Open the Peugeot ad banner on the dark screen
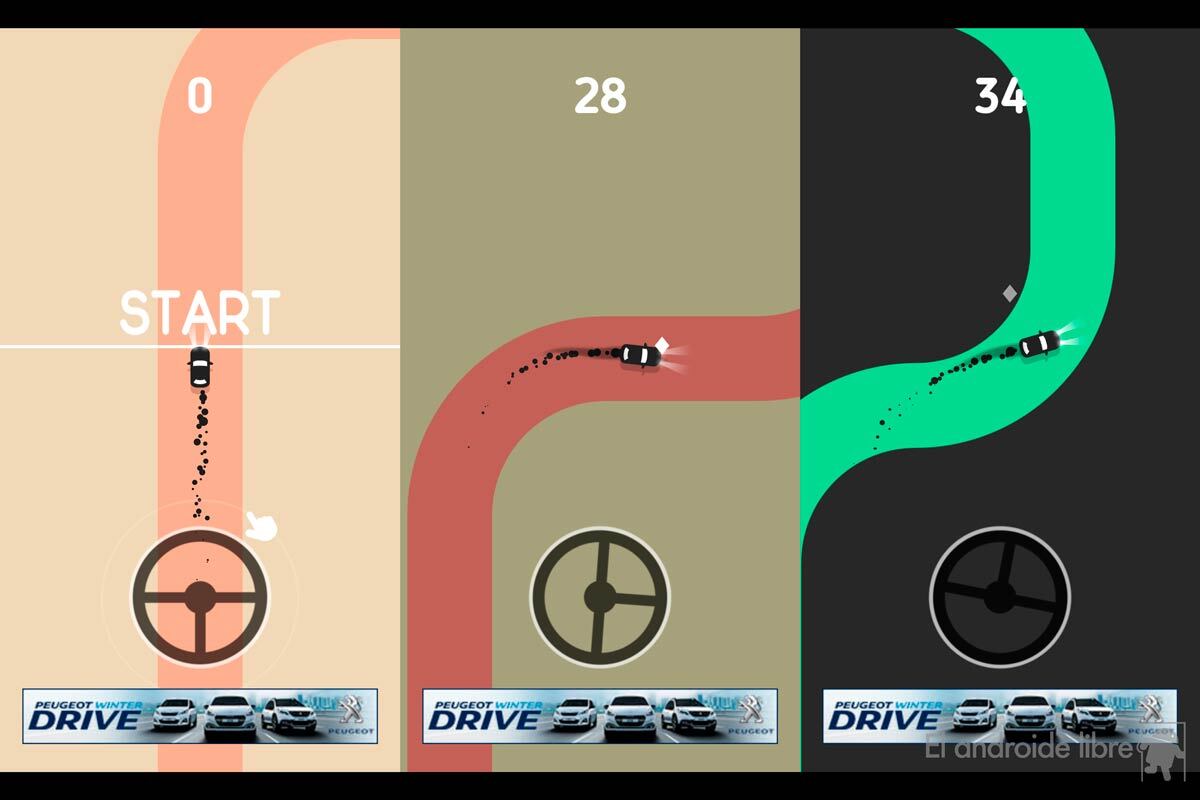This screenshot has height=800, width=1200. (x=1000, y=715)
